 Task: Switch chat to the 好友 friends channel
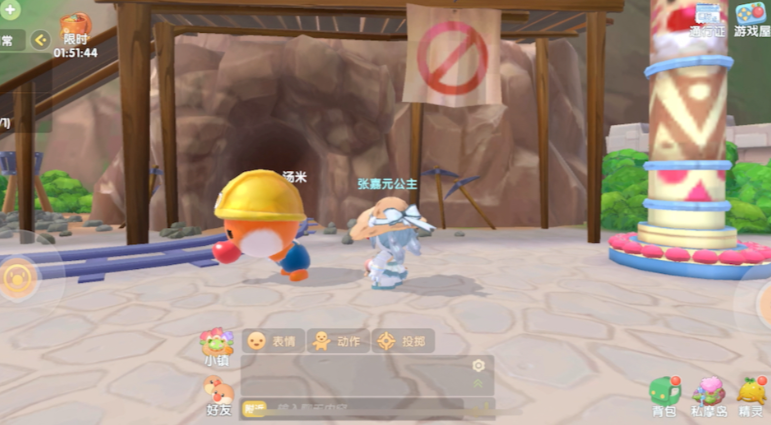[x=218, y=394]
